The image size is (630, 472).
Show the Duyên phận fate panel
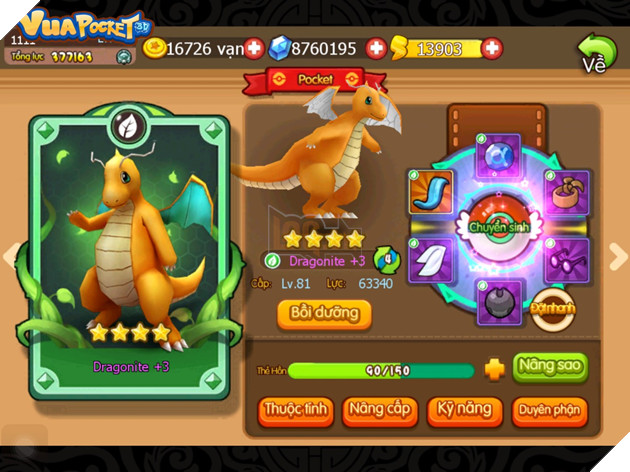(x=549, y=410)
